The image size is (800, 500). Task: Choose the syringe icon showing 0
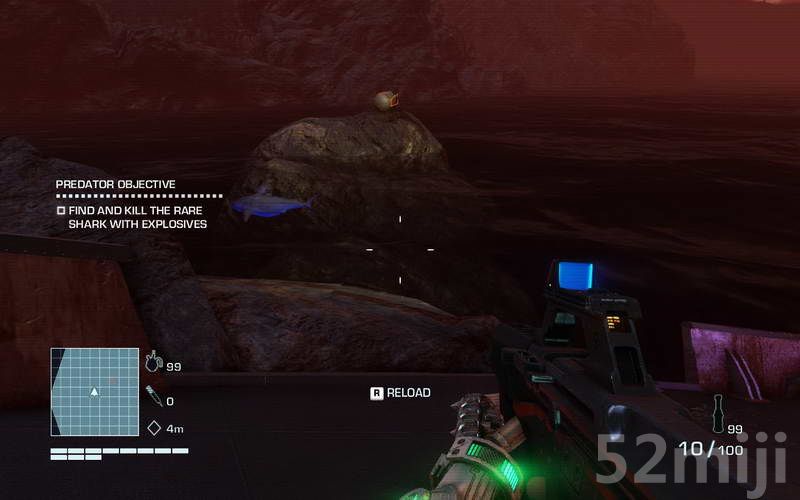pos(154,397)
